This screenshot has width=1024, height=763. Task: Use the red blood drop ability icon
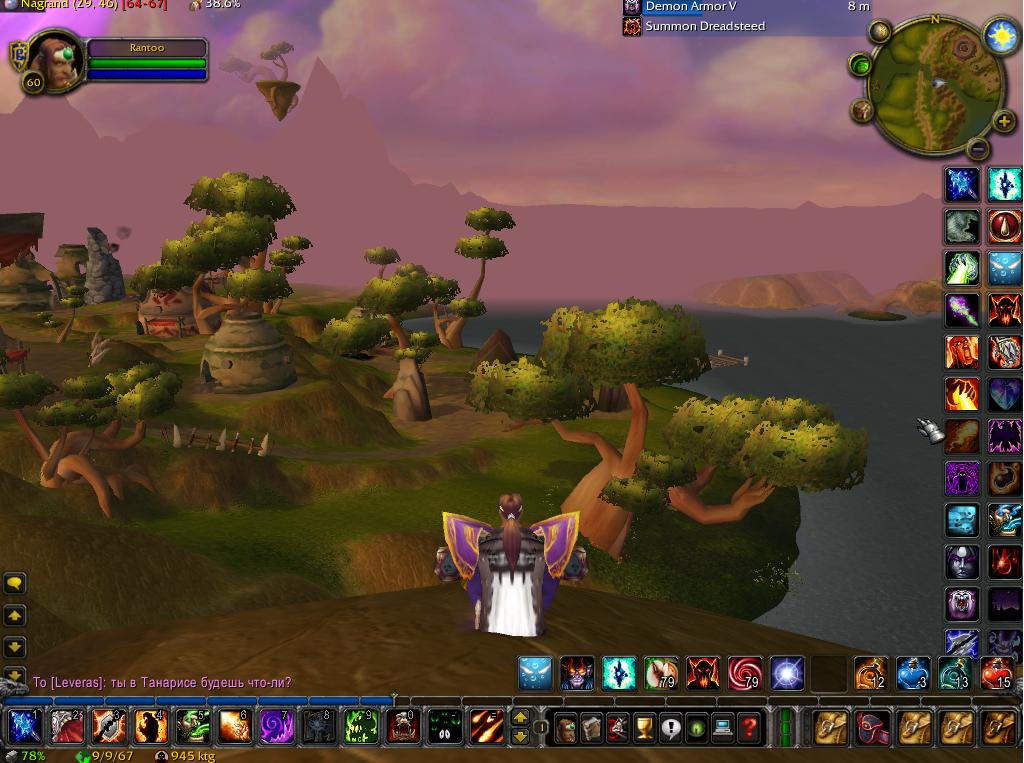[x=1004, y=227]
